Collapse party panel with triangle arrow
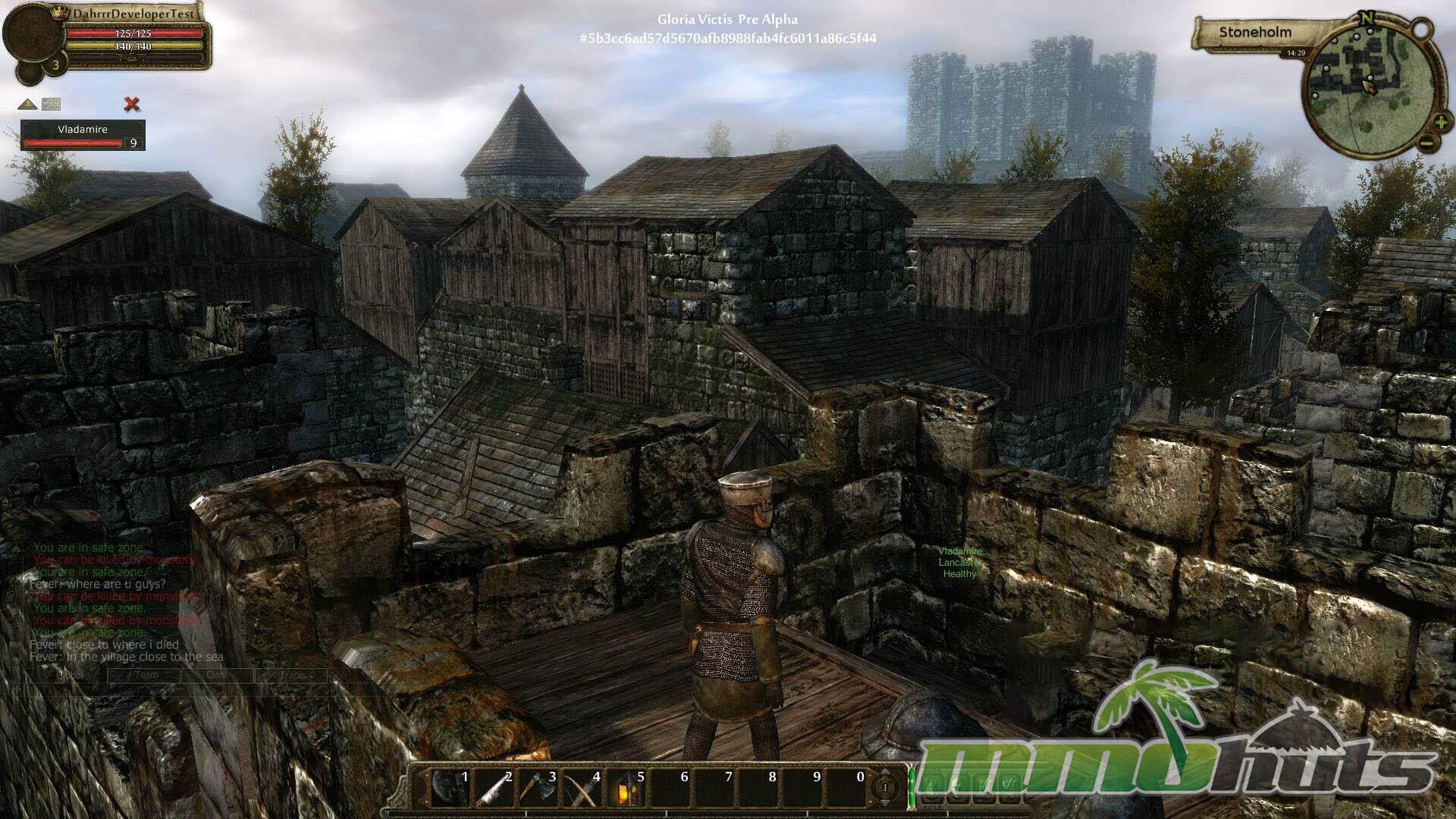This screenshot has height=819, width=1456. point(28,104)
